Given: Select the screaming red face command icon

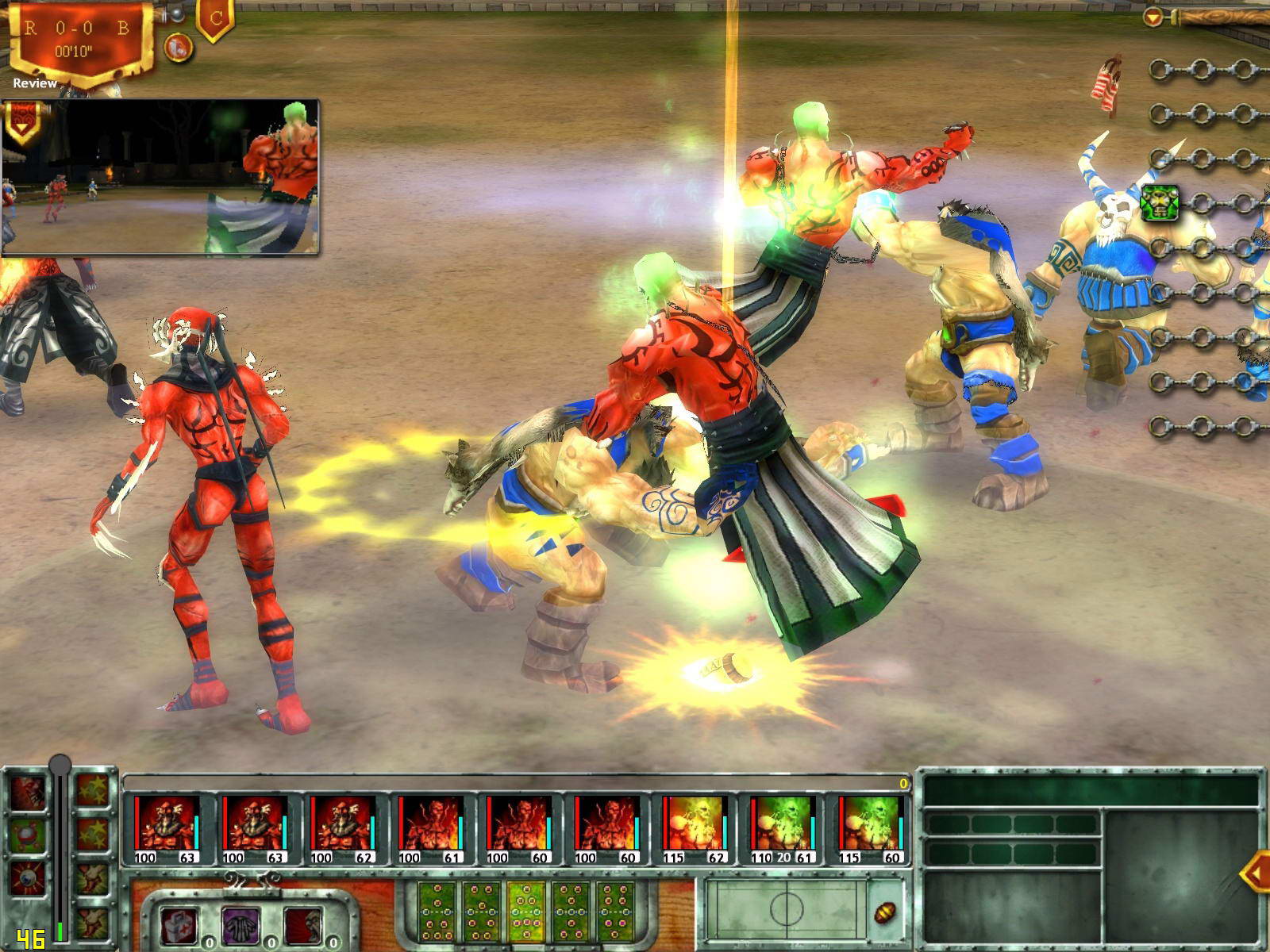Looking at the screenshot, I should (x=29, y=791).
